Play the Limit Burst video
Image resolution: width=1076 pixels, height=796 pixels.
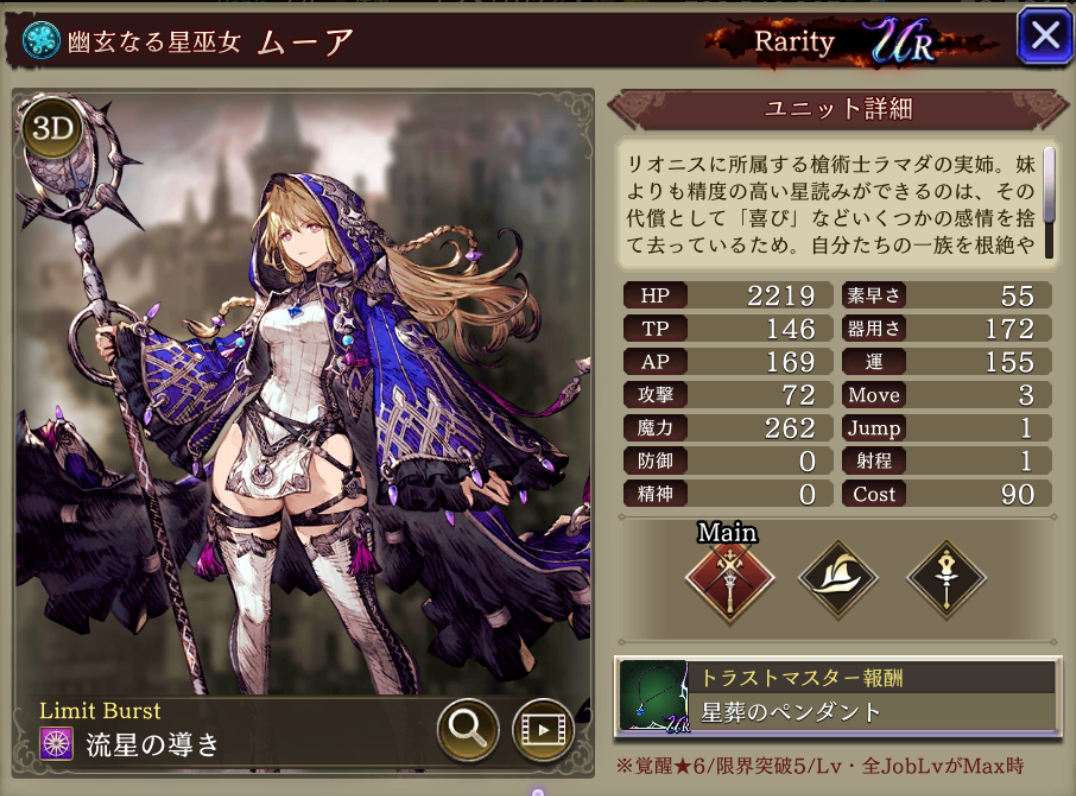(x=542, y=728)
